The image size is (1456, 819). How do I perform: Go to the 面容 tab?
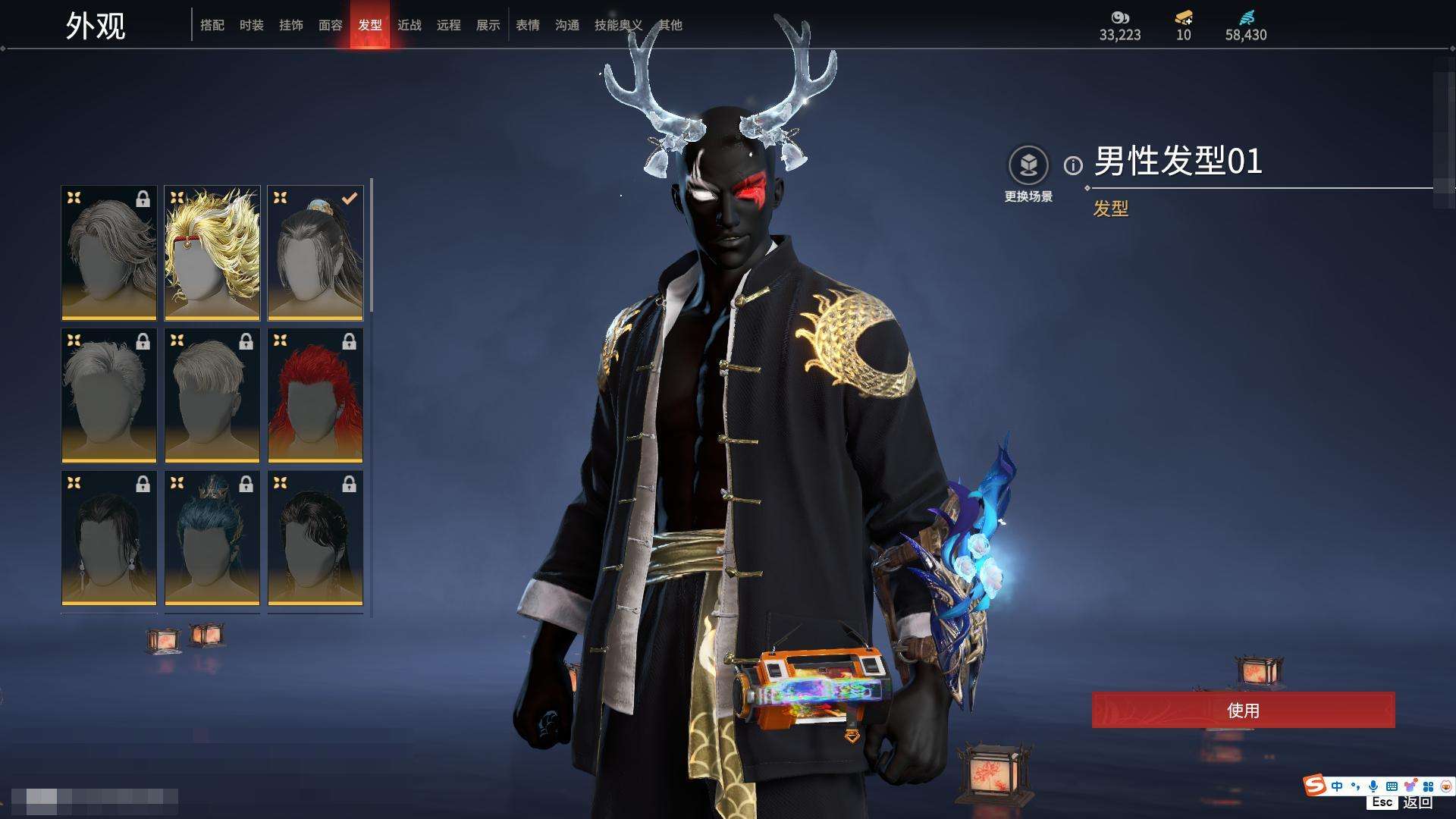[331, 25]
